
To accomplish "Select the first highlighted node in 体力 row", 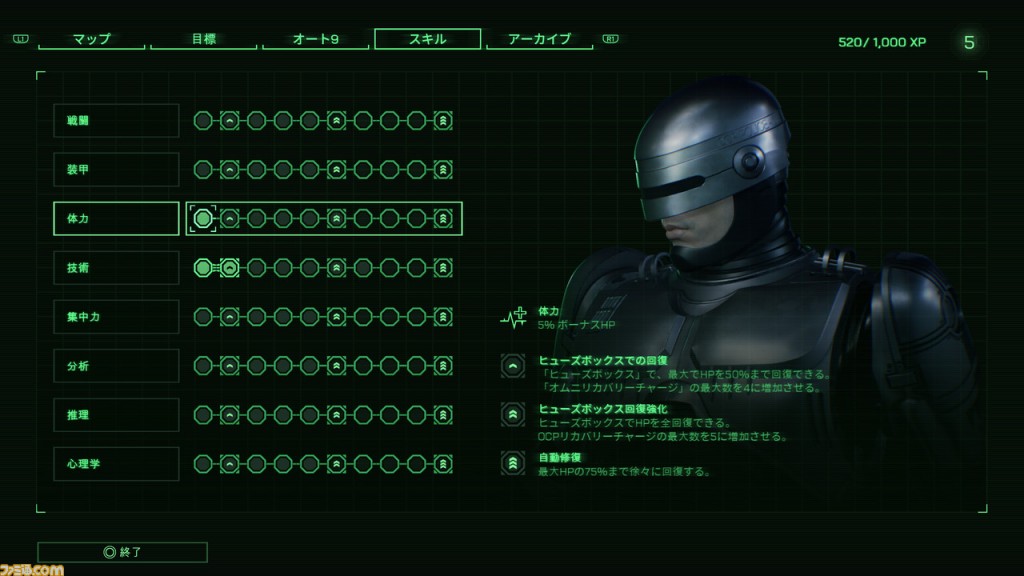I will pyautogui.click(x=204, y=218).
